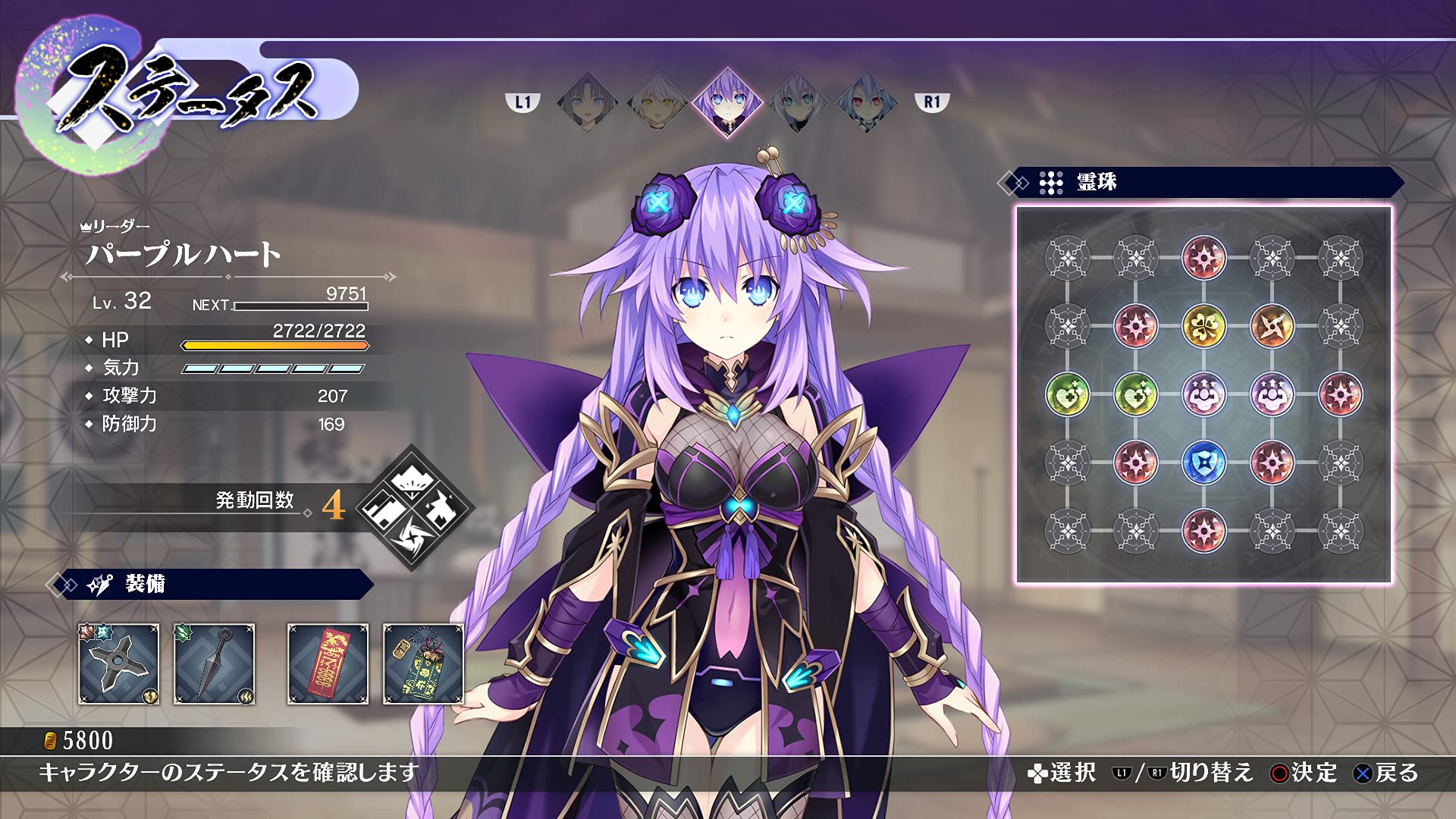Viewport: 1456px width, 819px height.
Task: Select the yellow clover spirit orb
Action: click(x=1203, y=326)
